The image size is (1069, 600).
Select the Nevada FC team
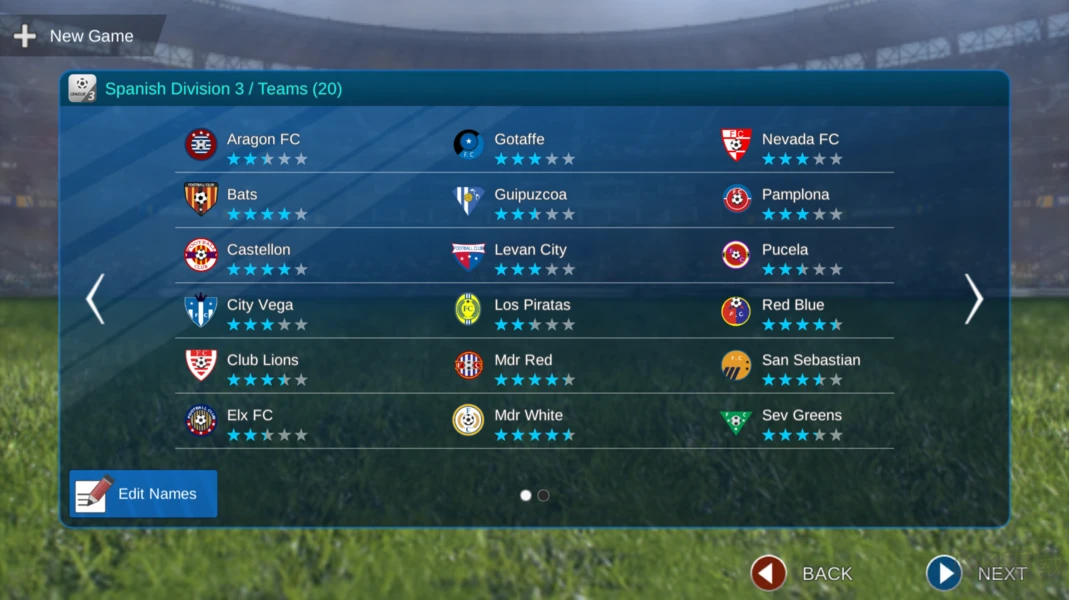coord(800,146)
